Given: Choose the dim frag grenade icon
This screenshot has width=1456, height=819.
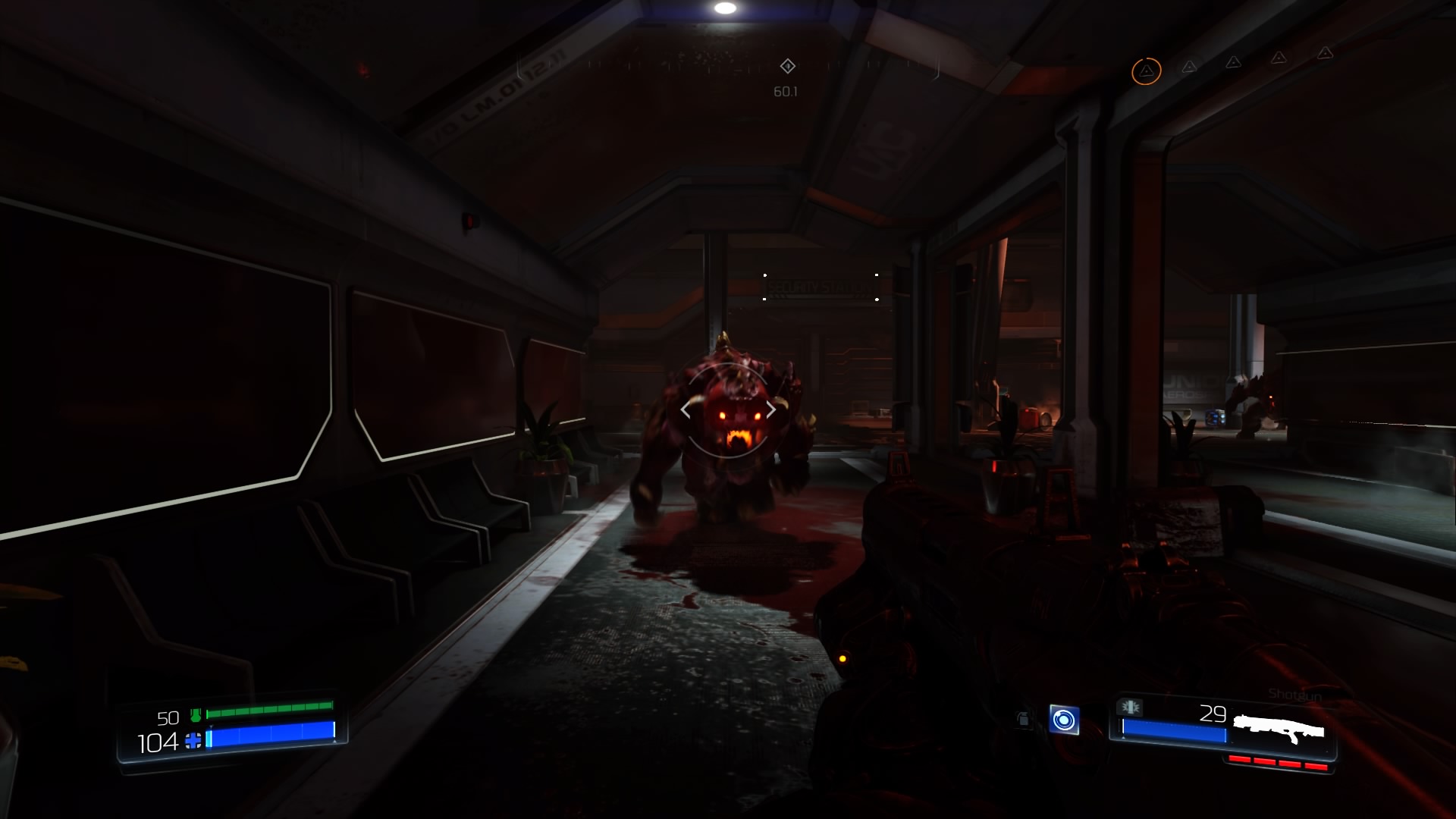Looking at the screenshot, I should point(1023,719).
